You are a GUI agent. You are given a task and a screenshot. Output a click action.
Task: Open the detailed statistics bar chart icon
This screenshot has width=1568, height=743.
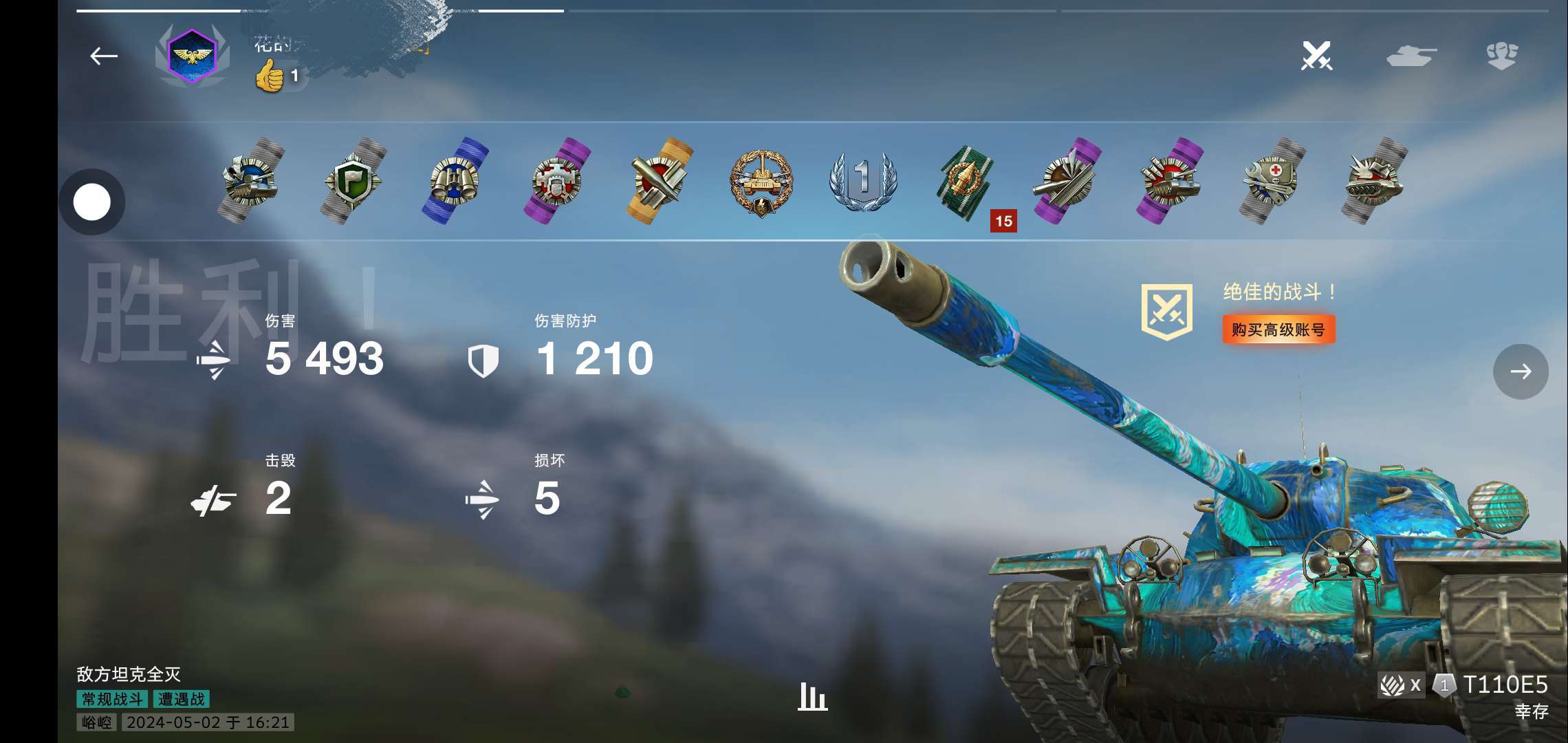pyautogui.click(x=812, y=696)
